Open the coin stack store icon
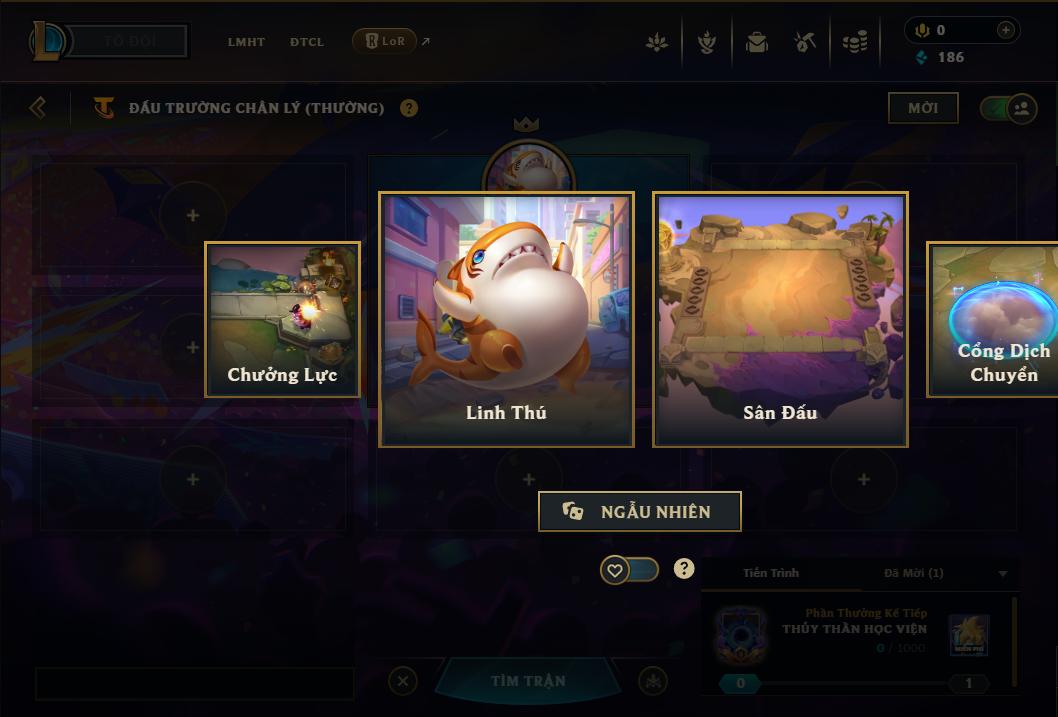The height and width of the screenshot is (717, 1058). [x=854, y=42]
